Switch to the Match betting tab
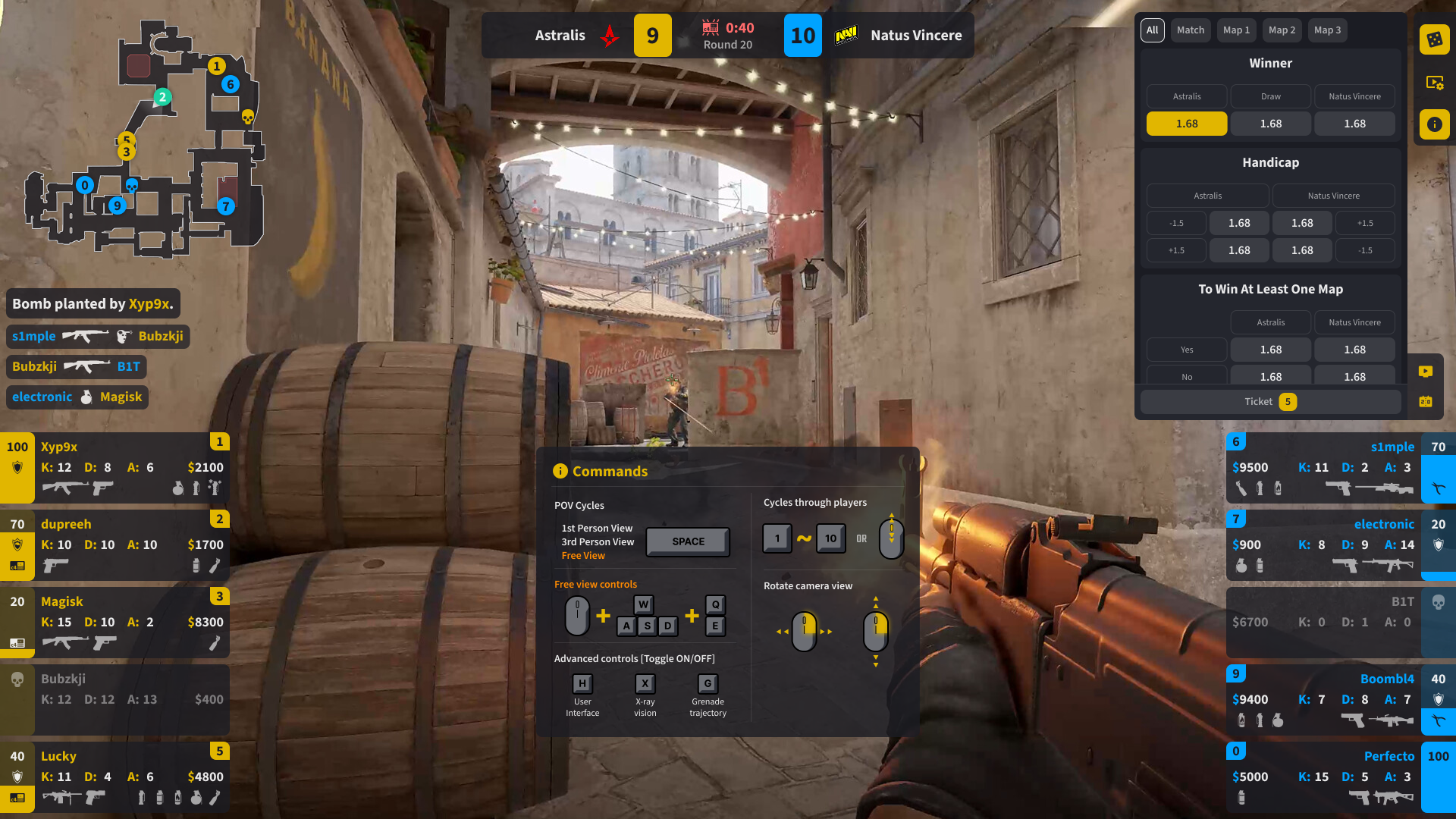The height and width of the screenshot is (819, 1456). pos(1190,30)
